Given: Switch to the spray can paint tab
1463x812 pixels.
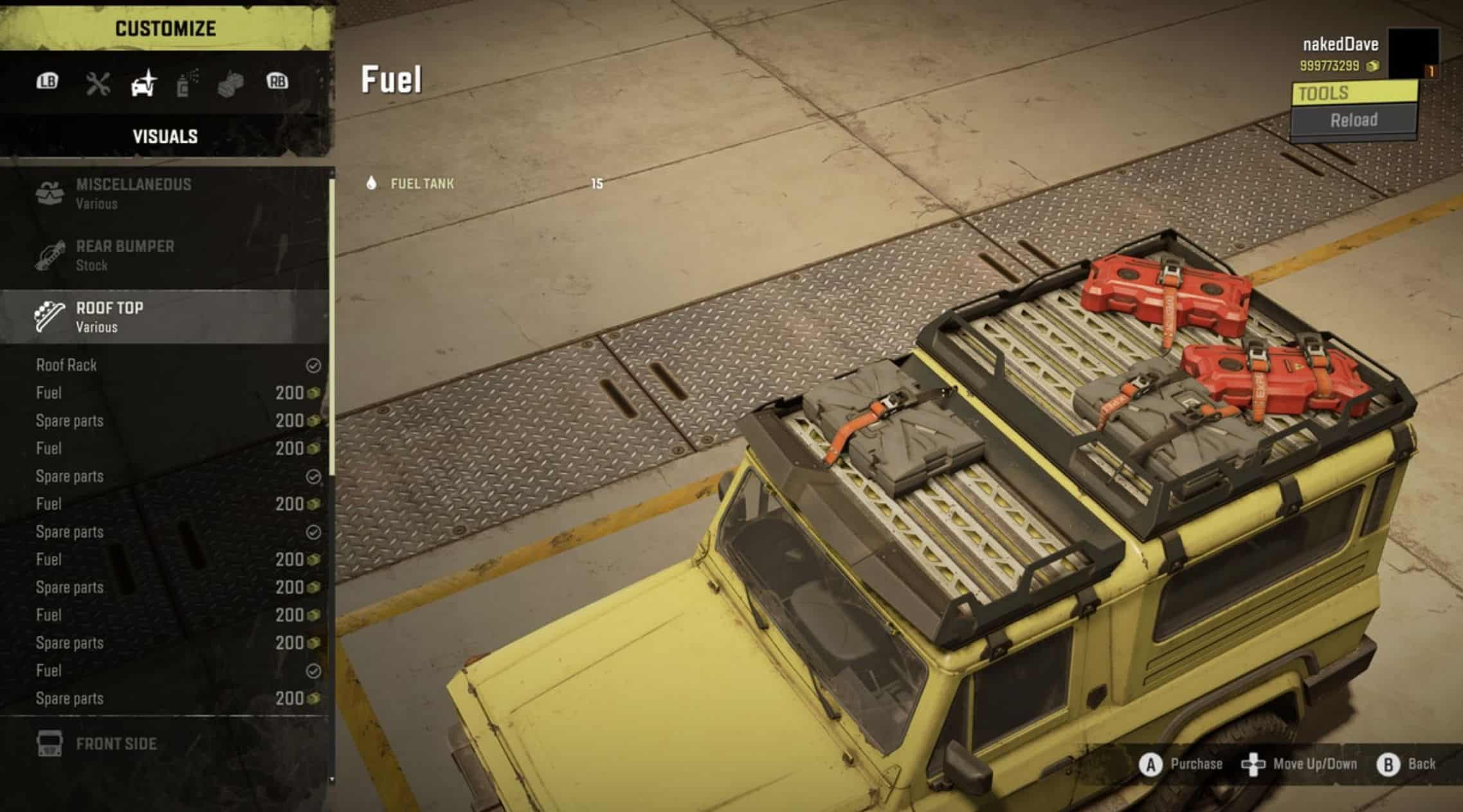Looking at the screenshot, I should tap(186, 84).
